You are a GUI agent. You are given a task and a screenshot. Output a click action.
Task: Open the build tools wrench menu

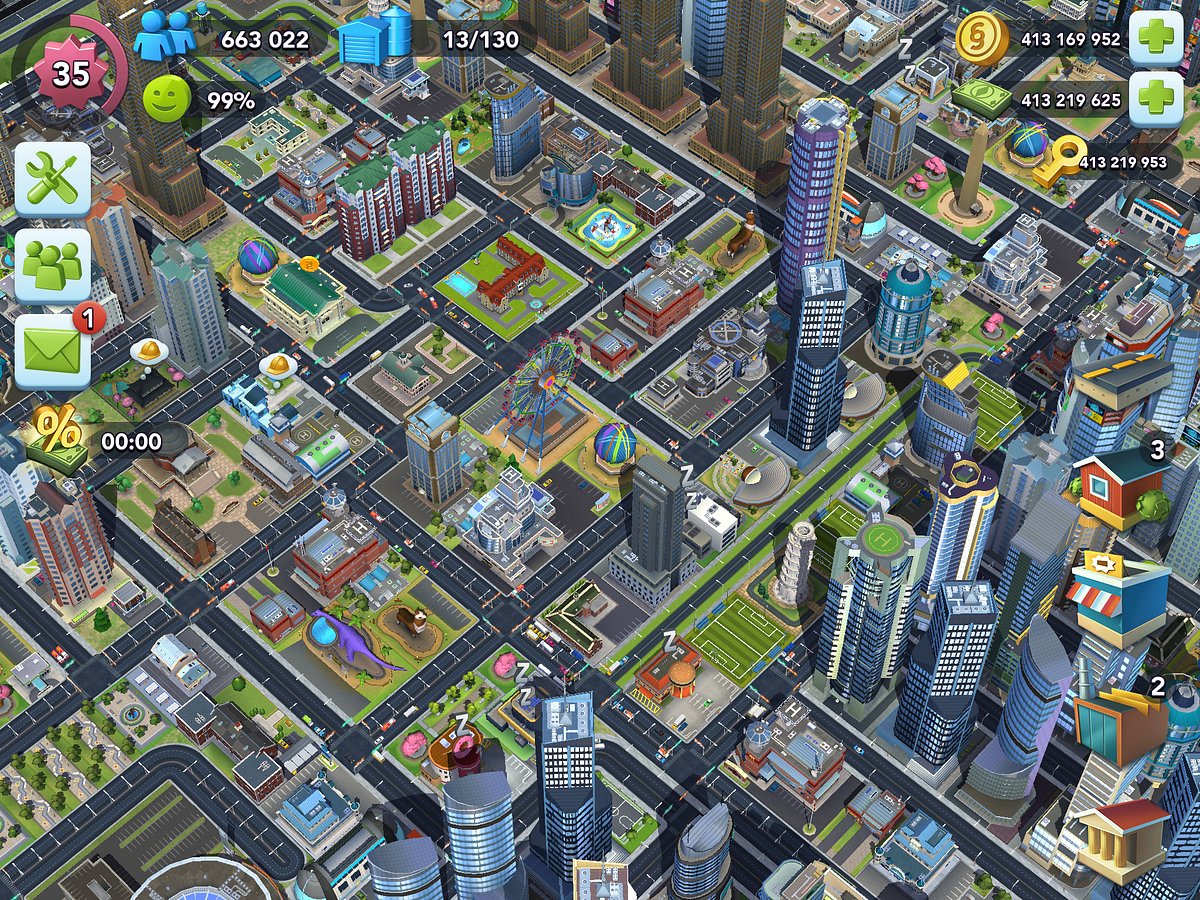point(52,180)
